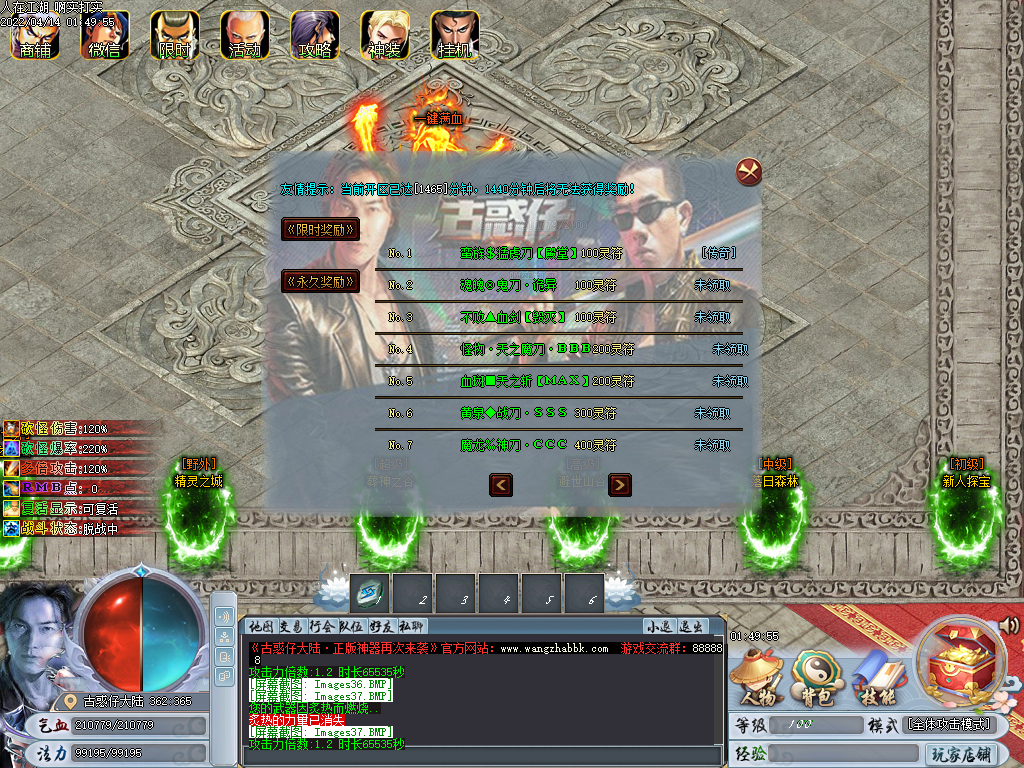
Task: Go to the next reward page arrow
Action: [620, 485]
